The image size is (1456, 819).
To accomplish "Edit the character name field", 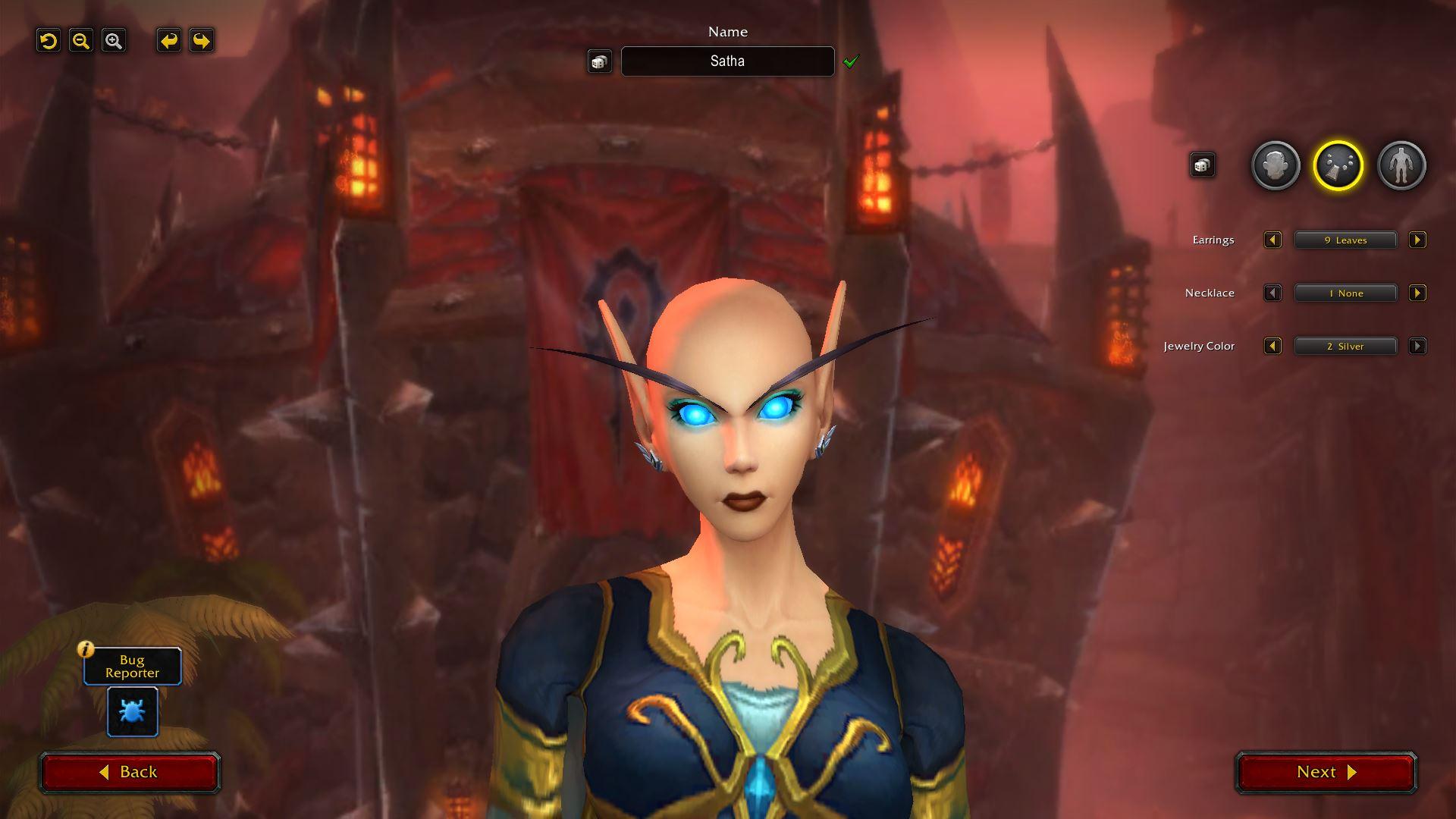I will pyautogui.click(x=727, y=61).
